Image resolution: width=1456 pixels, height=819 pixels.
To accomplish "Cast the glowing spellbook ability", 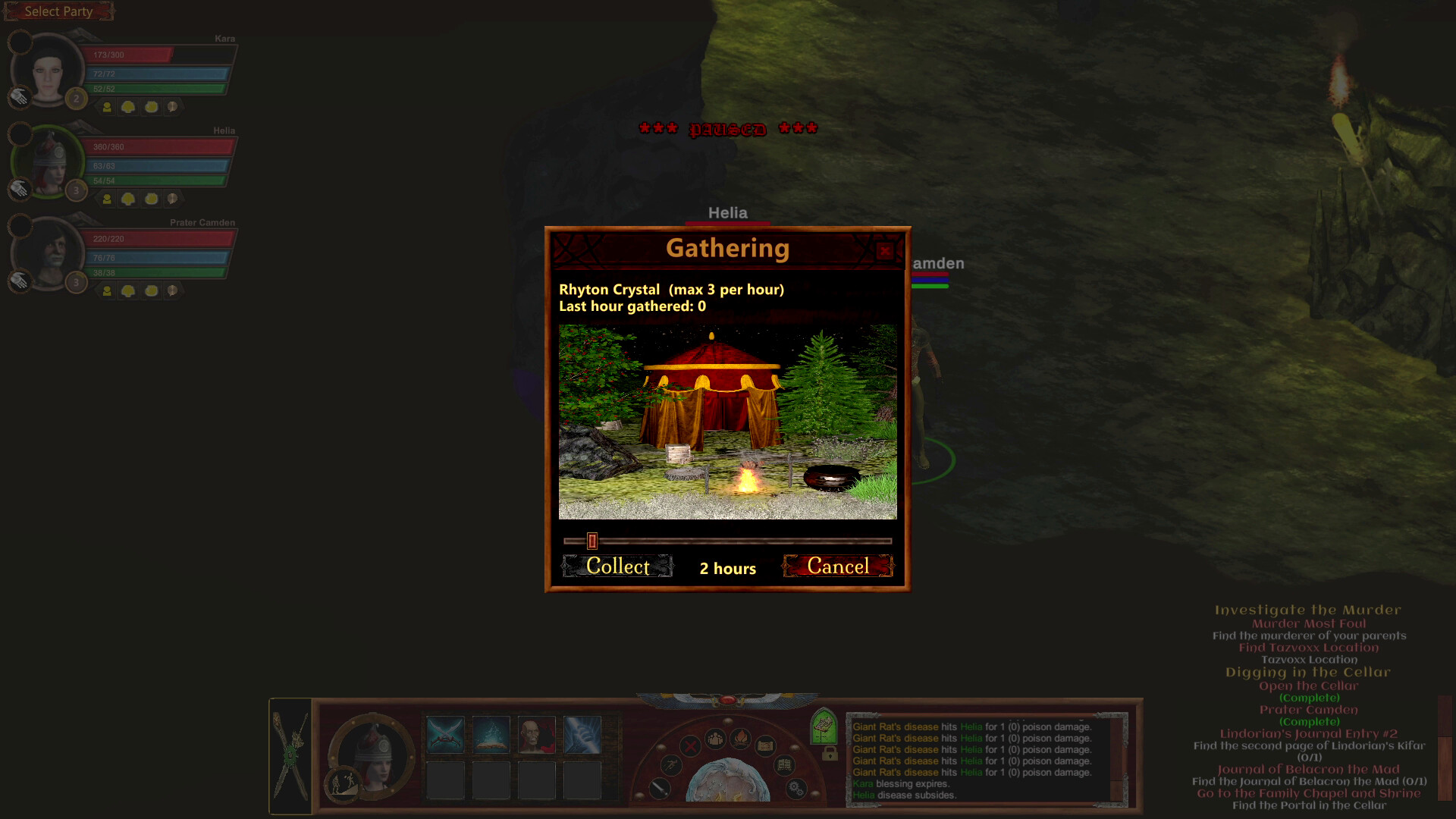I will tap(491, 733).
